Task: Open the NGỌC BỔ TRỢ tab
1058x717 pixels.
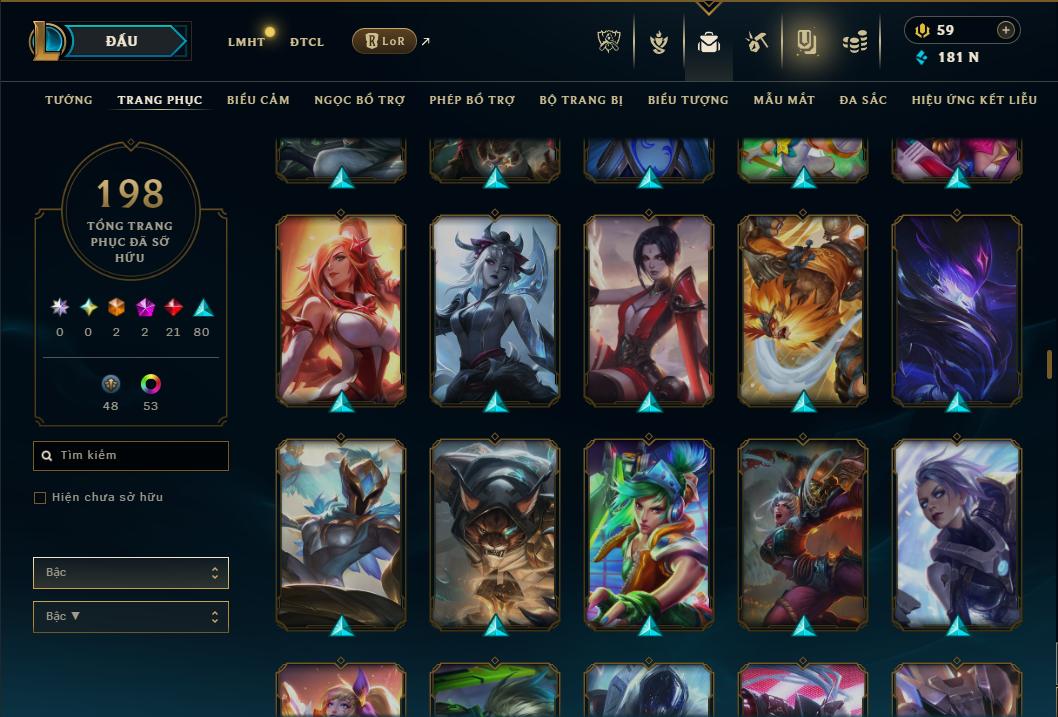Action: point(359,100)
